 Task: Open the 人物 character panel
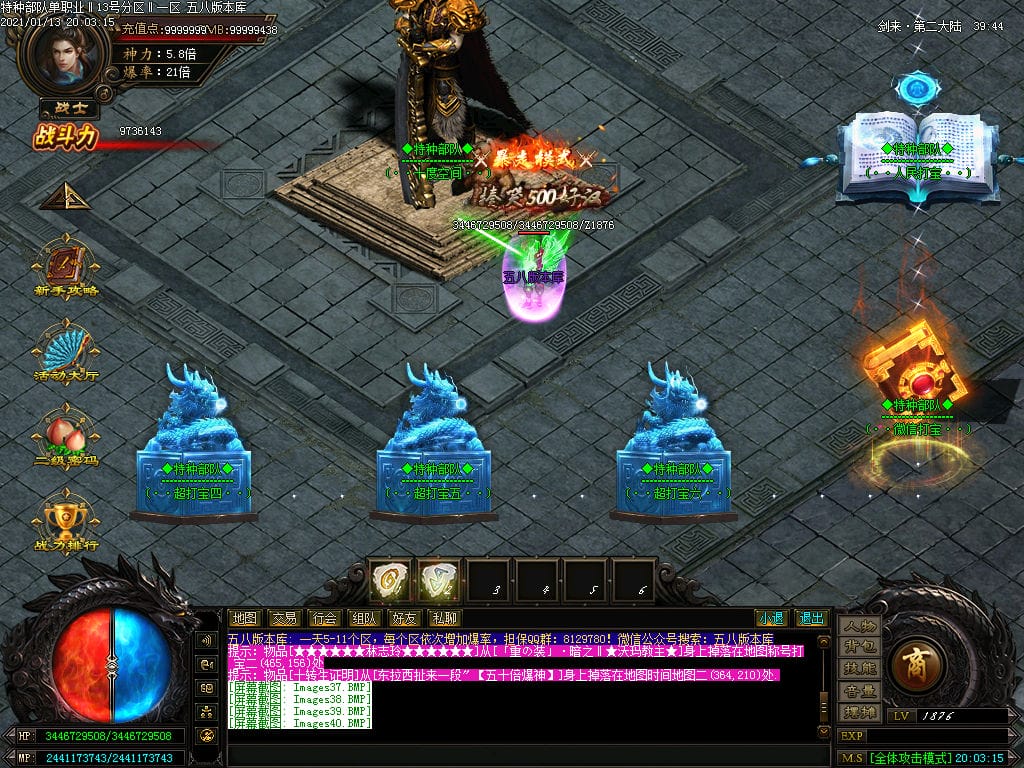859,625
